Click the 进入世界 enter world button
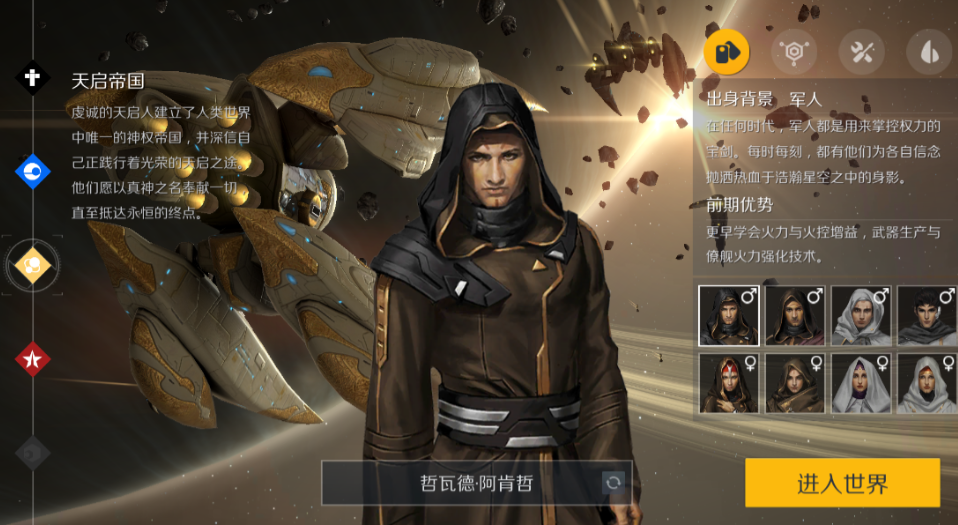The height and width of the screenshot is (525, 958). 842,483
